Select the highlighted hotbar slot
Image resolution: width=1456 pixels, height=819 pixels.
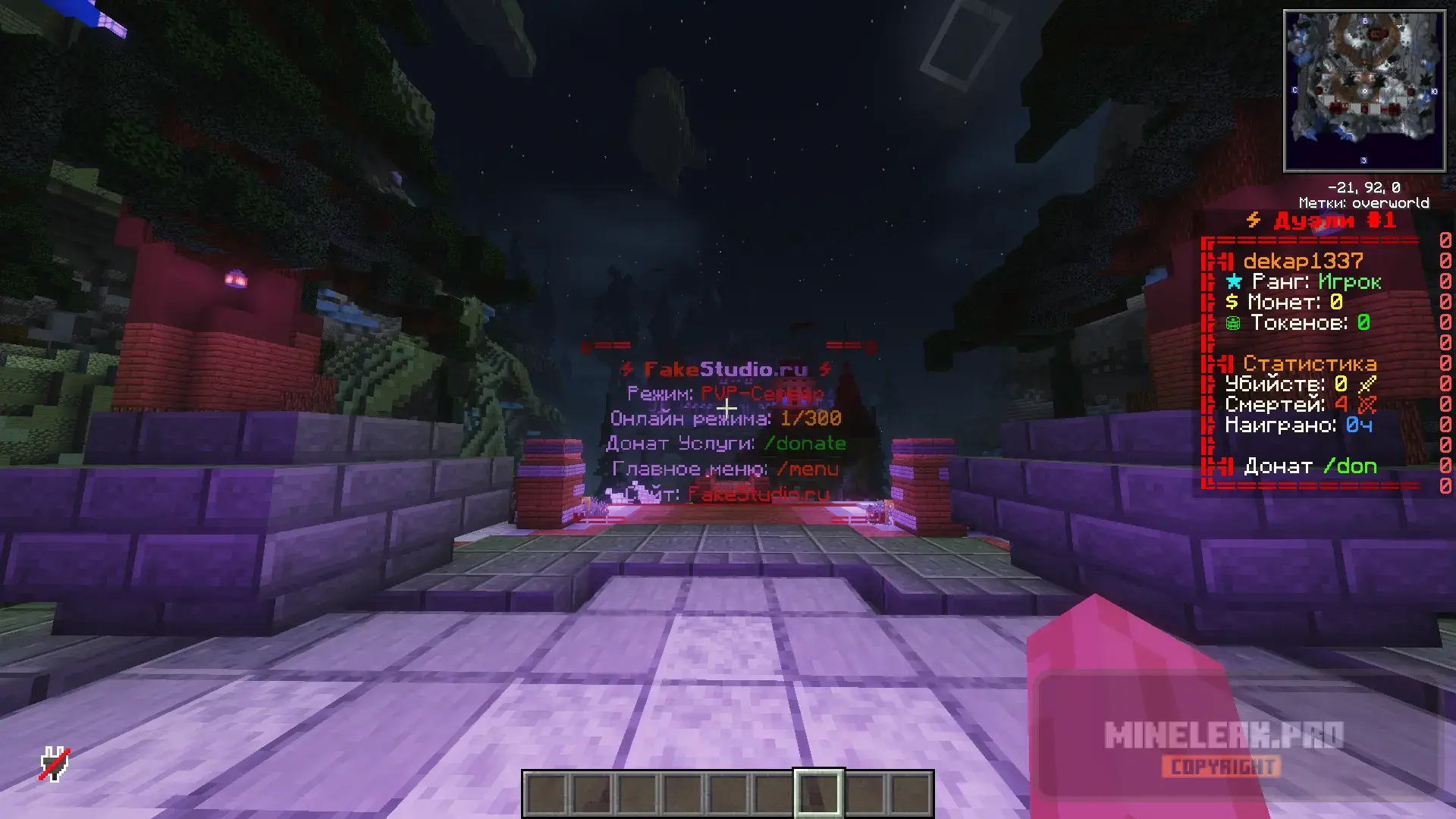[818, 793]
